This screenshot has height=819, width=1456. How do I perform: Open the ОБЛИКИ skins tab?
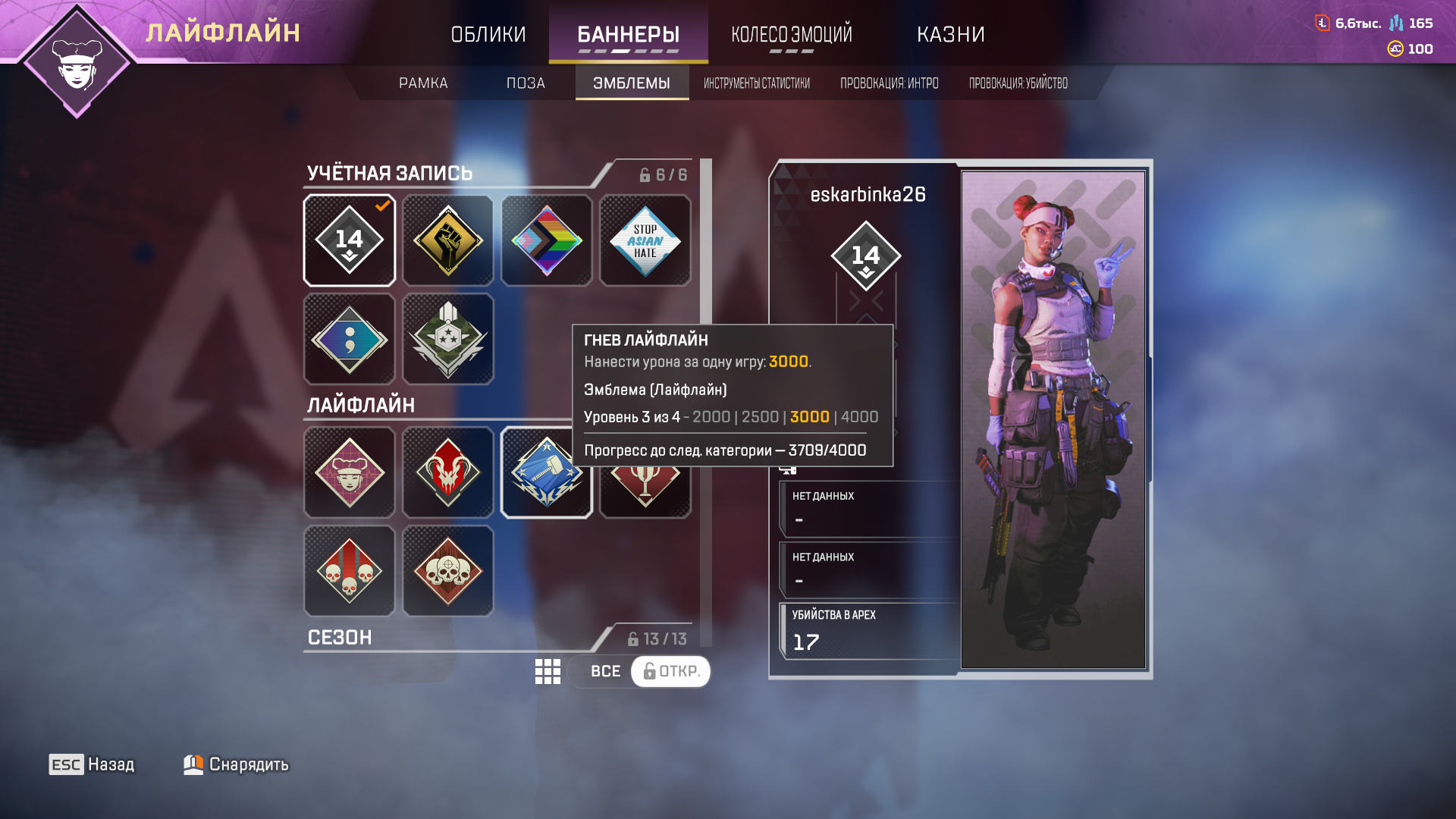[x=488, y=34]
